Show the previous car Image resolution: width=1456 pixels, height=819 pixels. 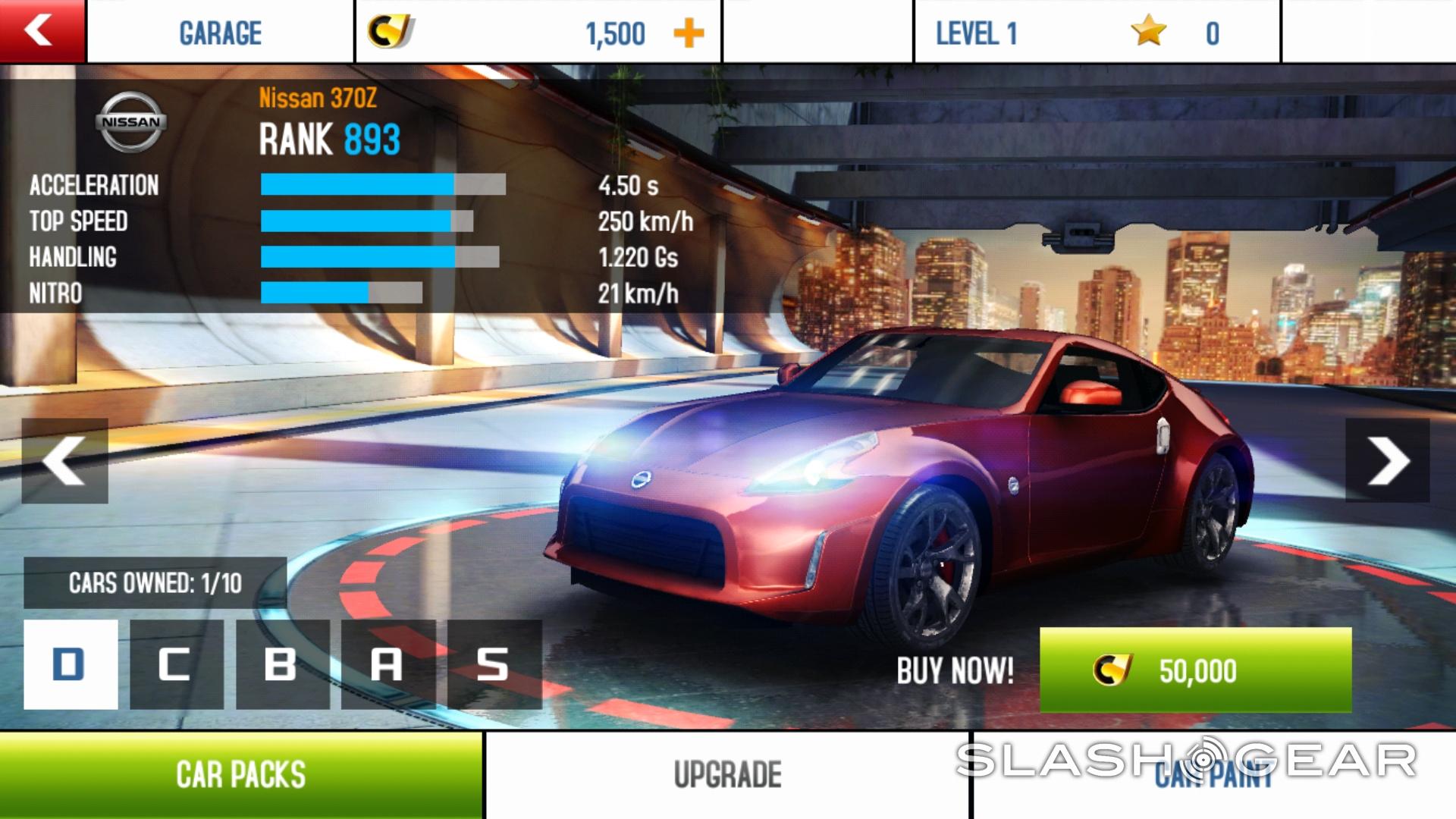[x=64, y=461]
